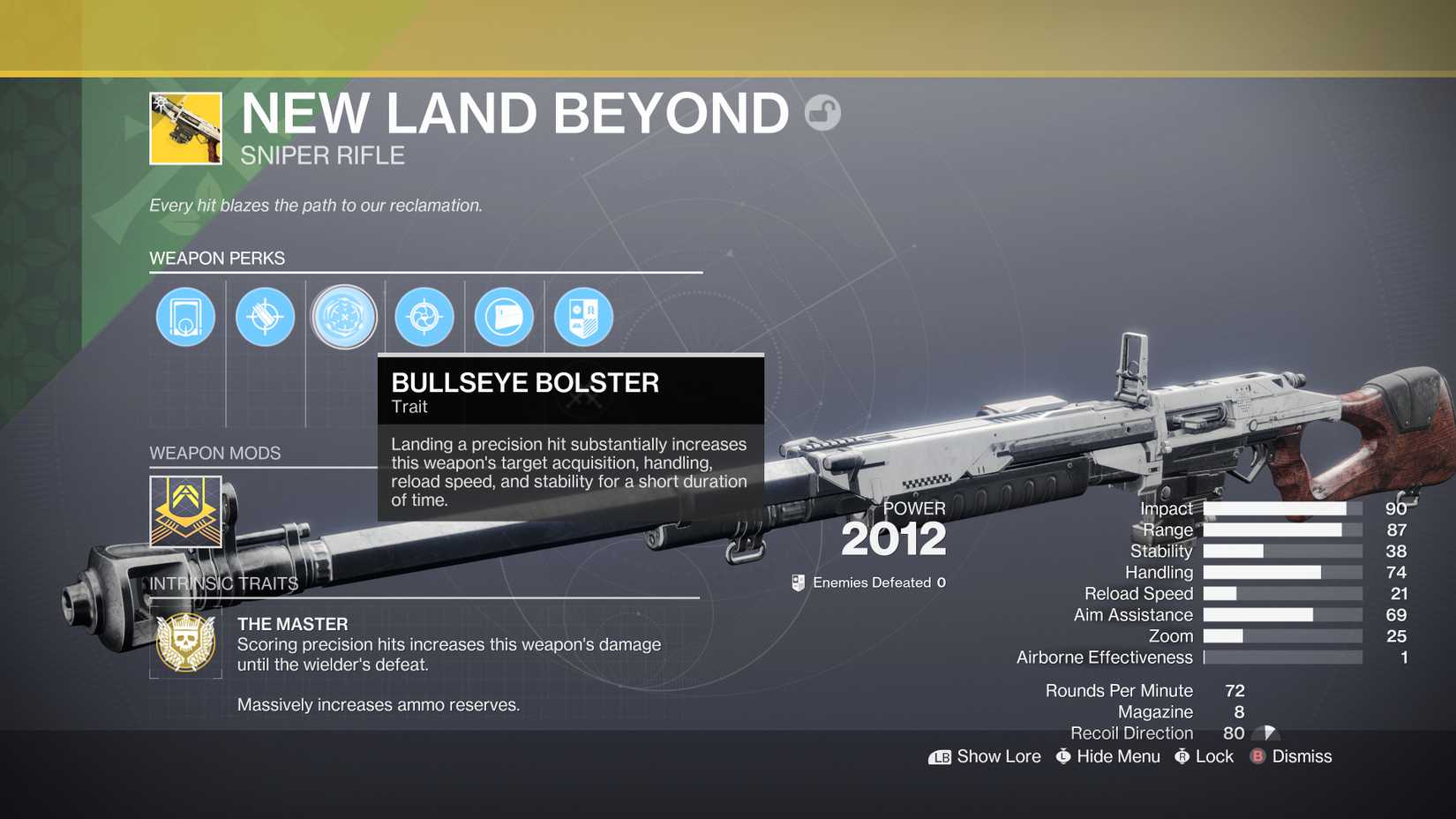
Task: Select the Bullseye Bolster trait icon
Action: click(x=344, y=316)
